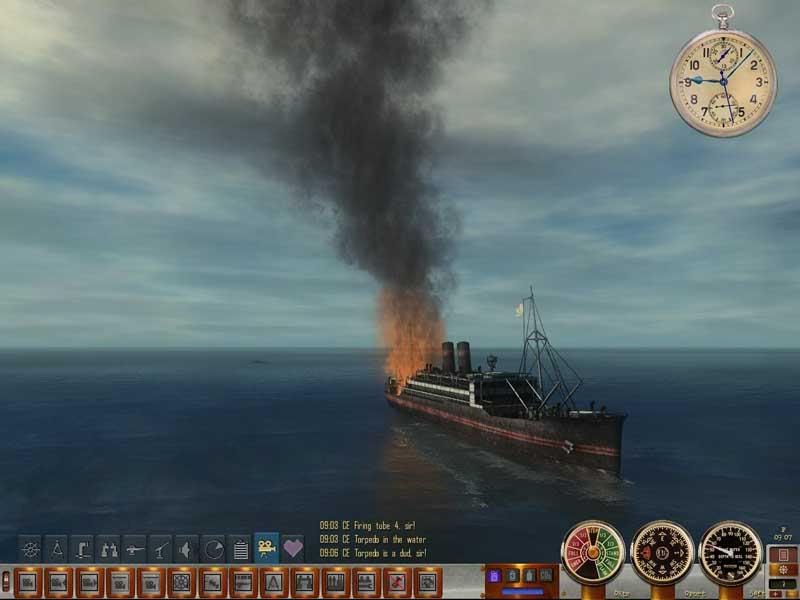Select the glowing purple button beside the telegraph
800x600 pixels.
(494, 575)
